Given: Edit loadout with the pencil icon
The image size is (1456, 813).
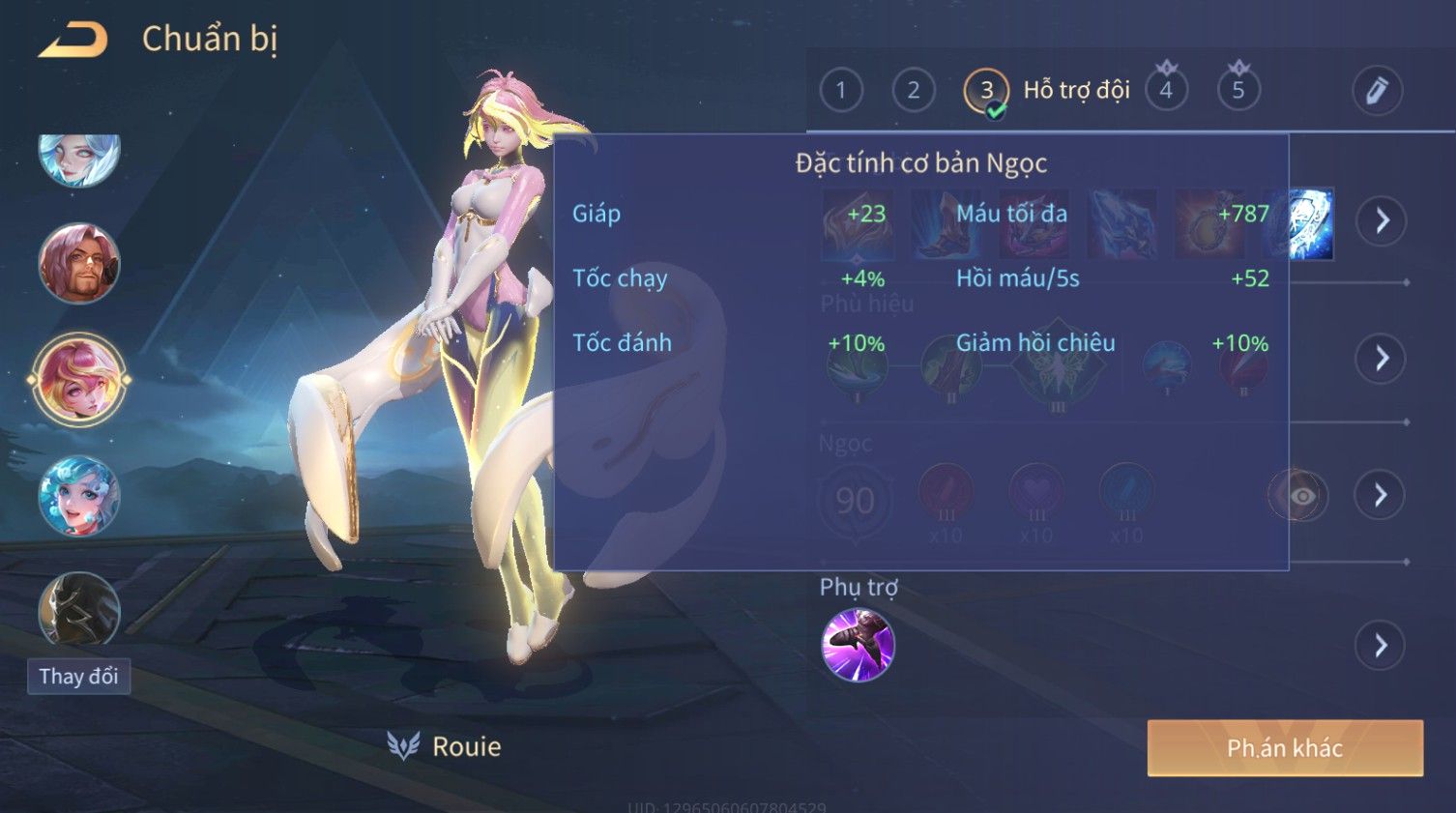Looking at the screenshot, I should click(x=1377, y=91).
